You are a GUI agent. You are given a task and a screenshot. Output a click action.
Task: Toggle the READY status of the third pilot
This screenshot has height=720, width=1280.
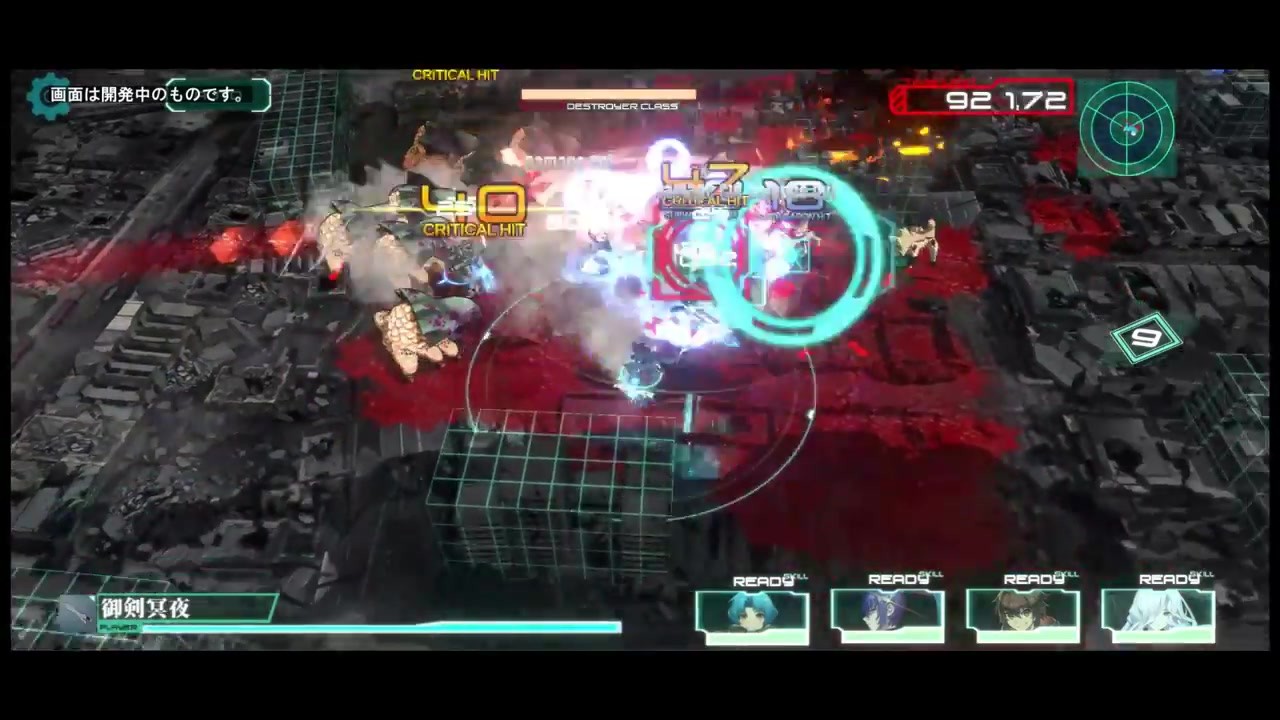tap(1034, 579)
